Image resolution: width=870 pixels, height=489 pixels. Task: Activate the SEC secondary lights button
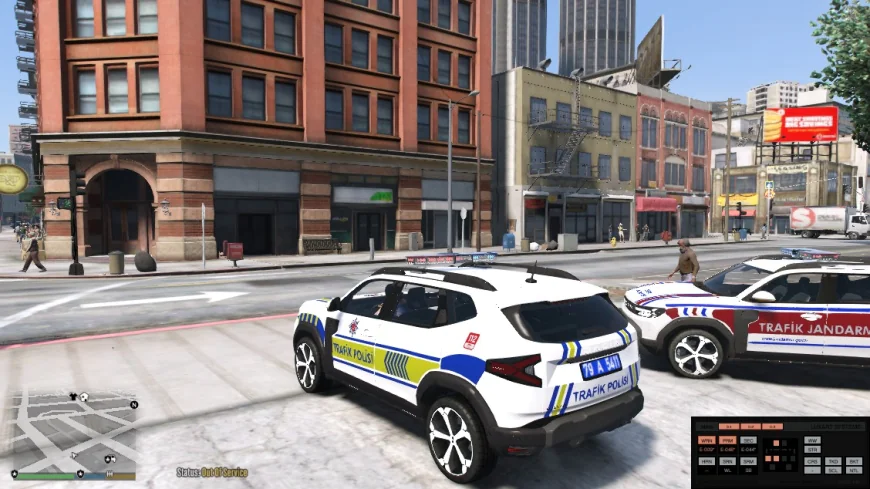748,440
